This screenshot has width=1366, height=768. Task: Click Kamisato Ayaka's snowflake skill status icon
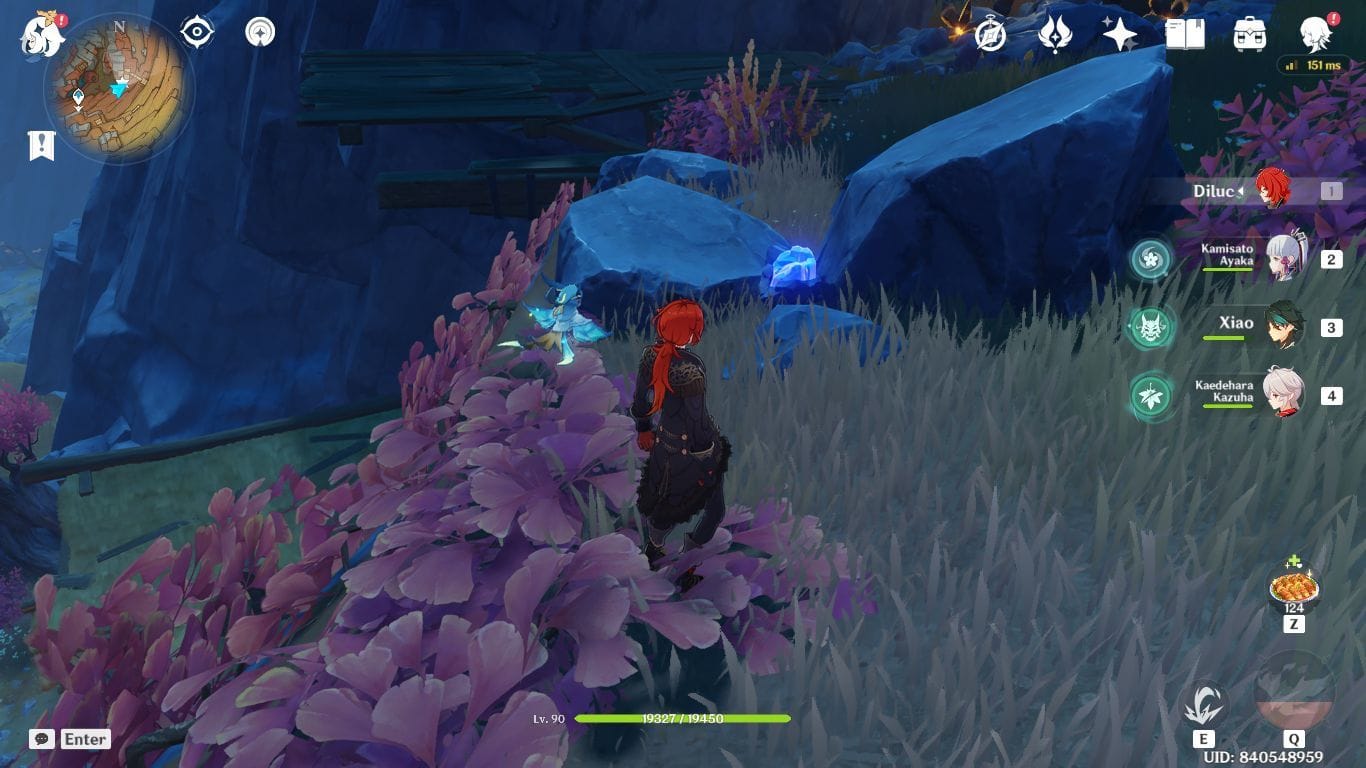[1152, 258]
